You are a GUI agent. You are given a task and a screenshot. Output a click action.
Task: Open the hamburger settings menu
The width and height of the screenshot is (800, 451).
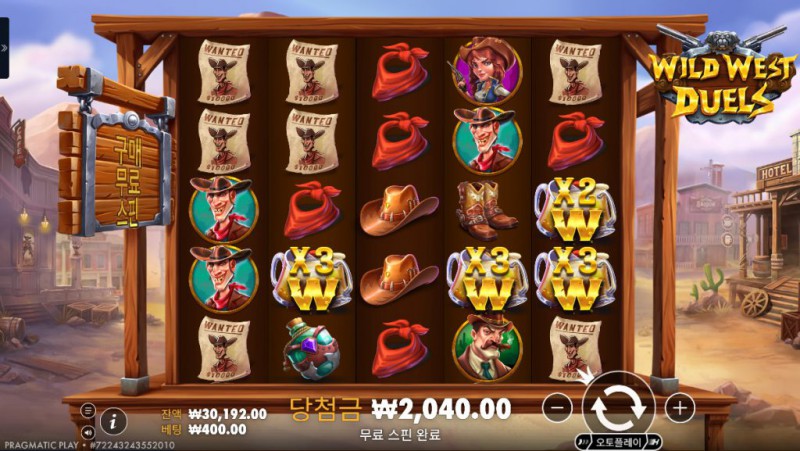(x=88, y=410)
